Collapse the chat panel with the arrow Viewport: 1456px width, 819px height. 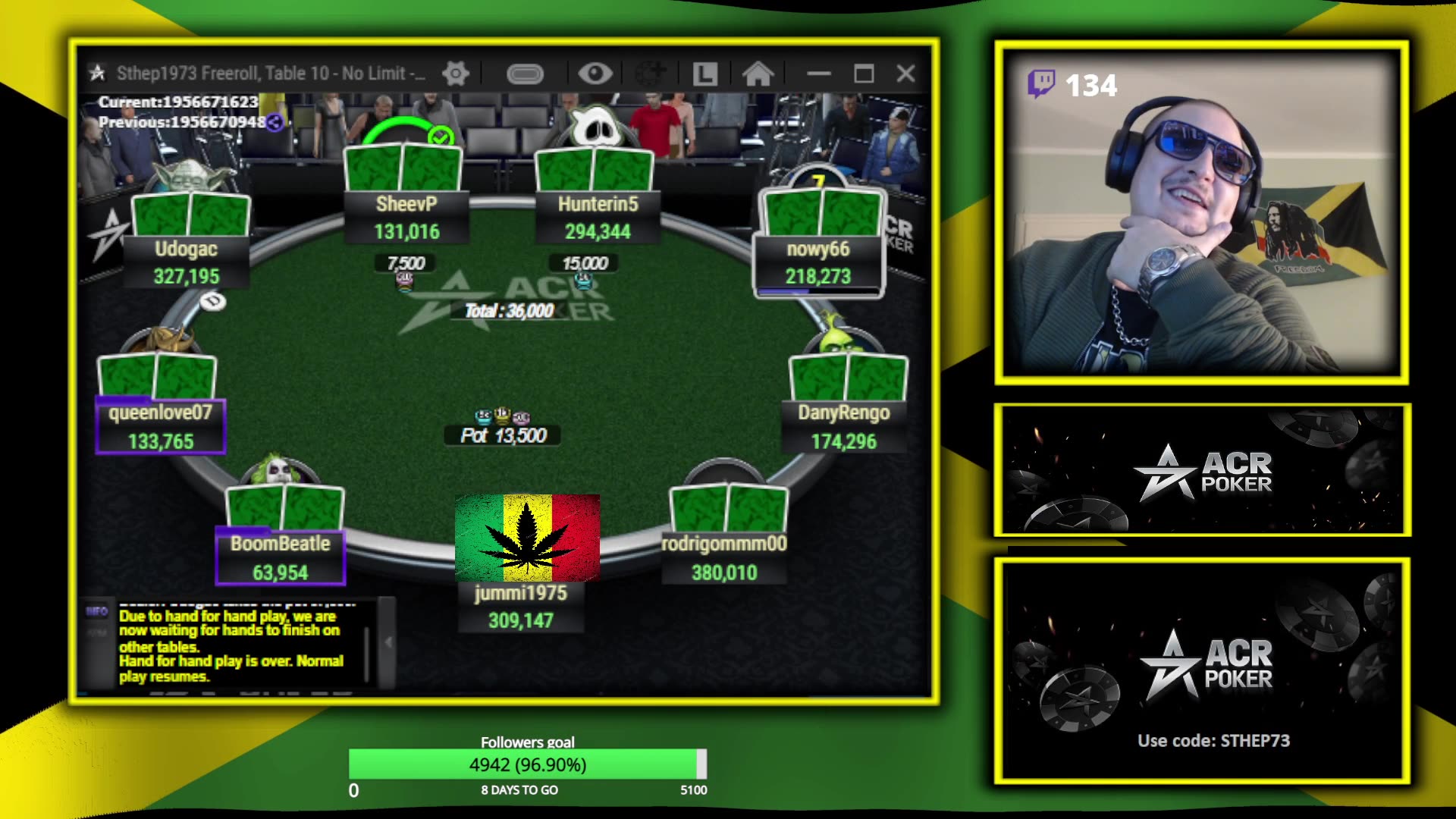pyautogui.click(x=388, y=642)
